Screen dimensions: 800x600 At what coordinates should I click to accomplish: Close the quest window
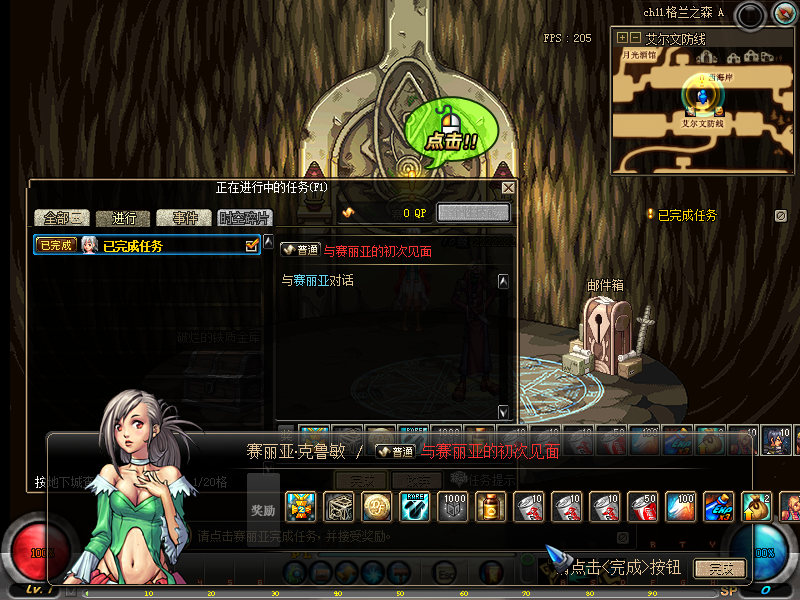[x=508, y=188]
